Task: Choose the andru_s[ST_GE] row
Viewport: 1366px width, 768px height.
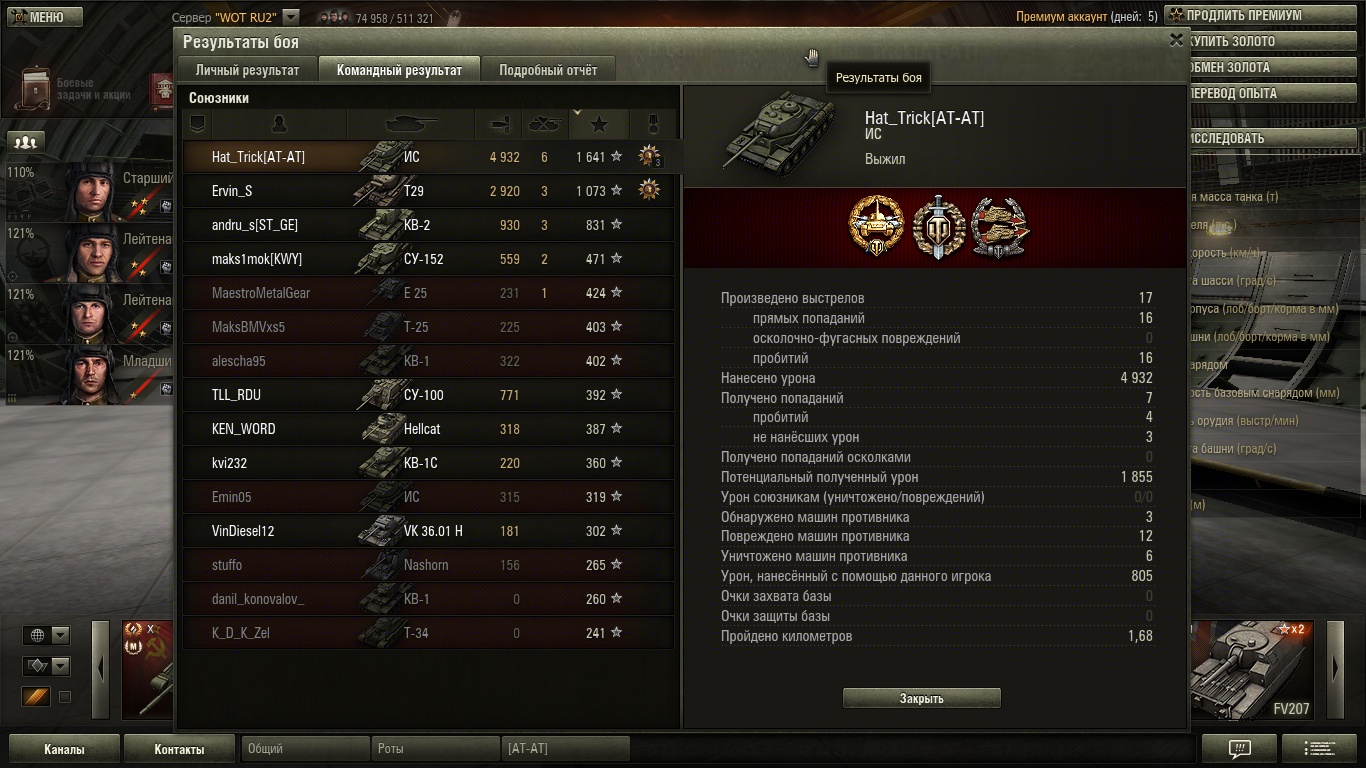Action: (x=428, y=225)
